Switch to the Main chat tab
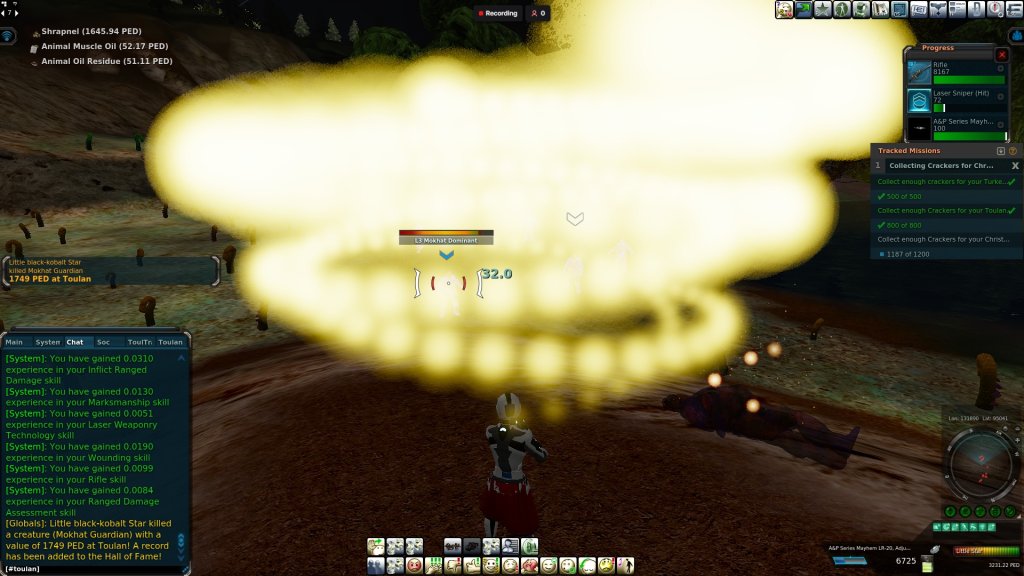 [14, 342]
